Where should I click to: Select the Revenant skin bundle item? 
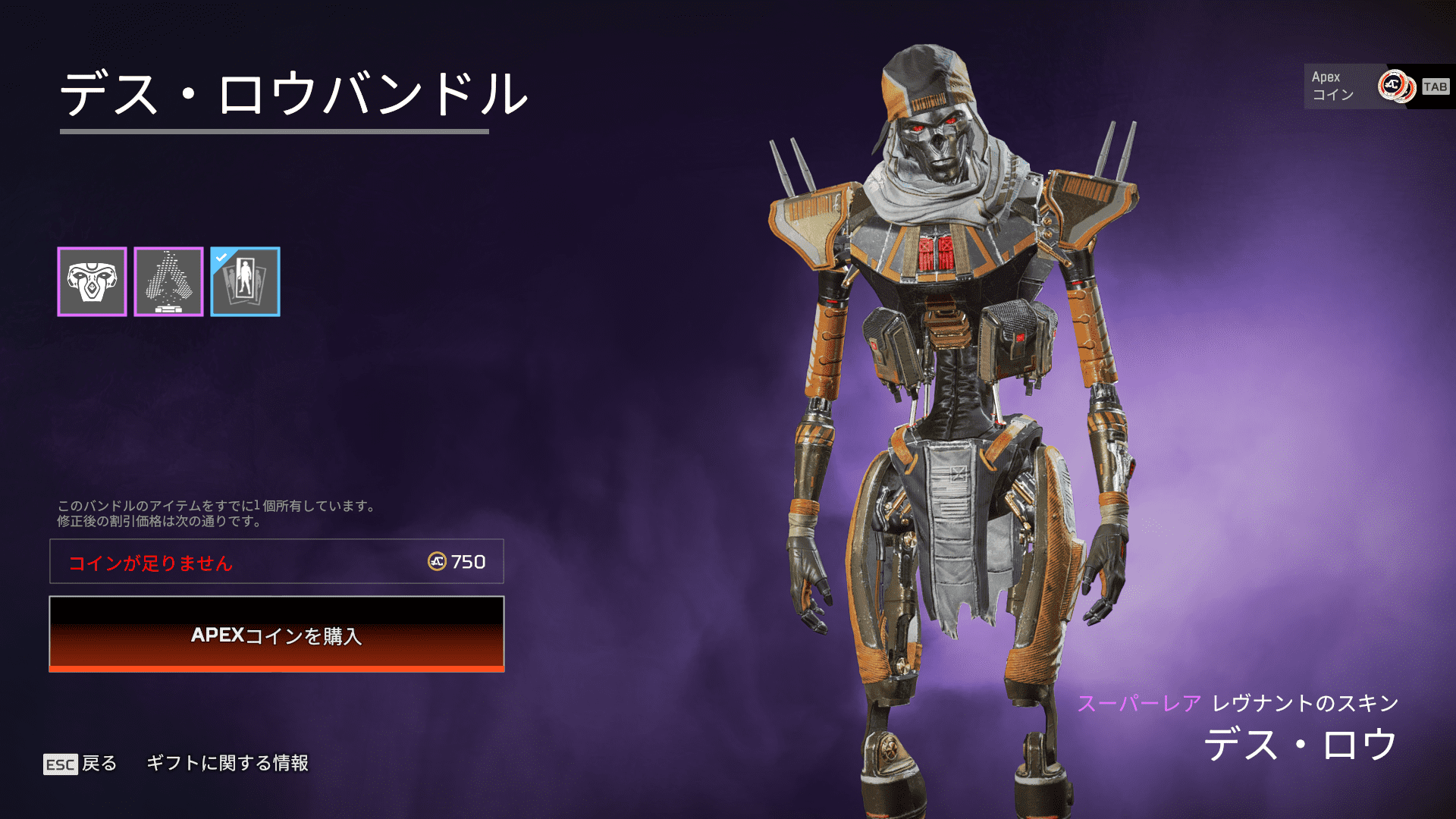pos(92,281)
